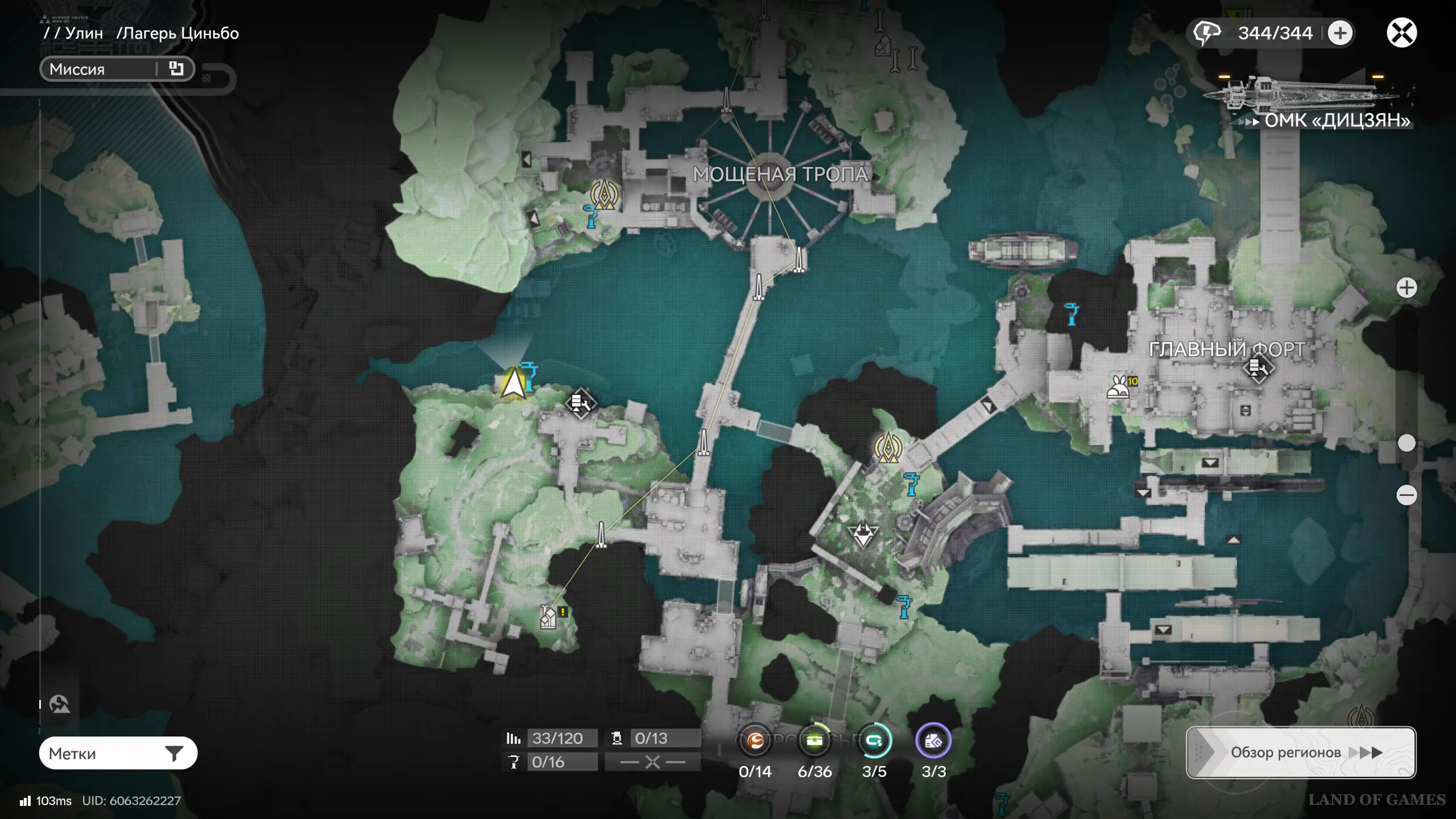Open the terrain layer icon above Метки
Image resolution: width=1456 pixels, height=819 pixels.
pyautogui.click(x=59, y=704)
